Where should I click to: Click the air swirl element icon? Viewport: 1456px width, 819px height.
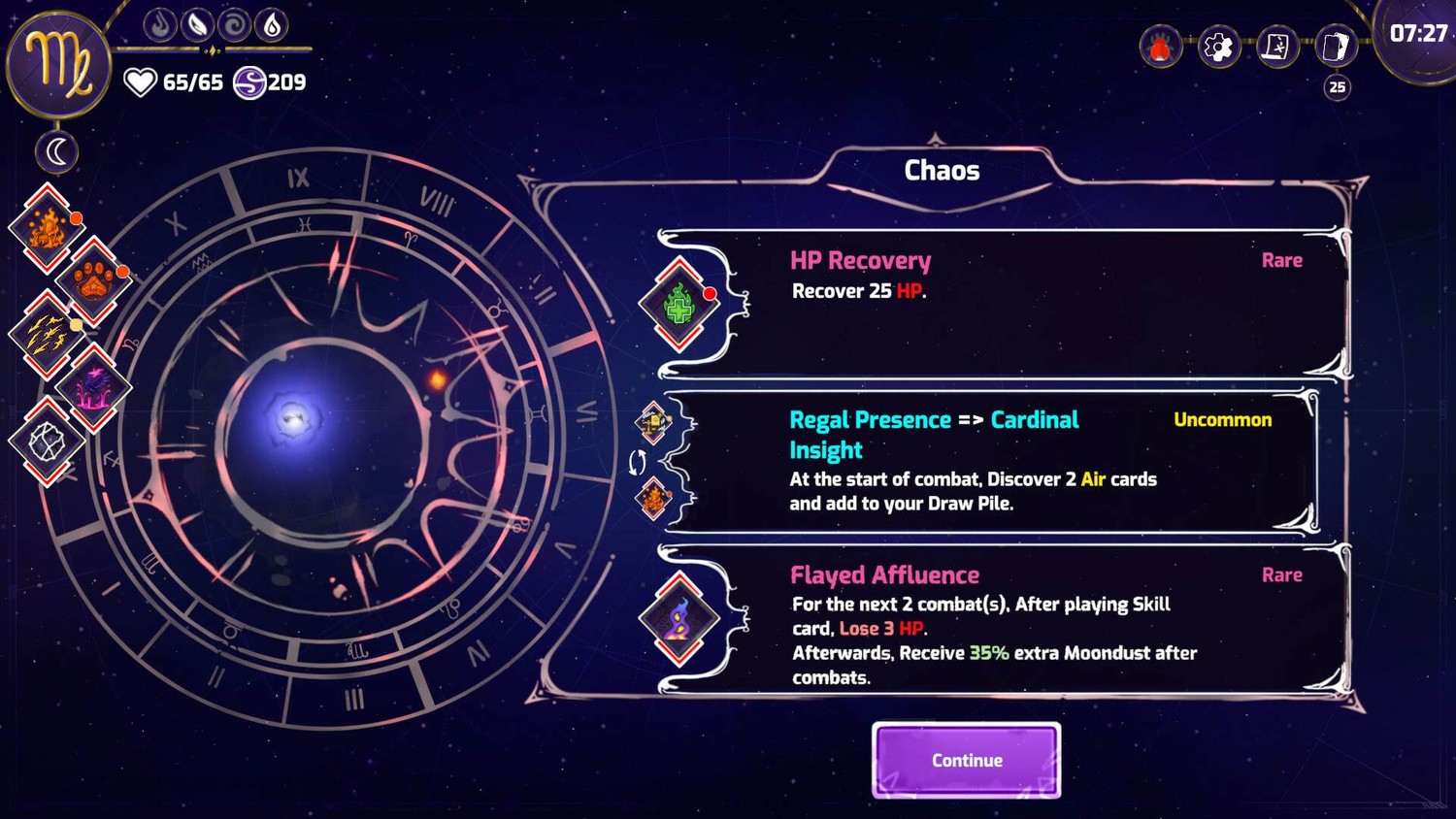[234, 24]
